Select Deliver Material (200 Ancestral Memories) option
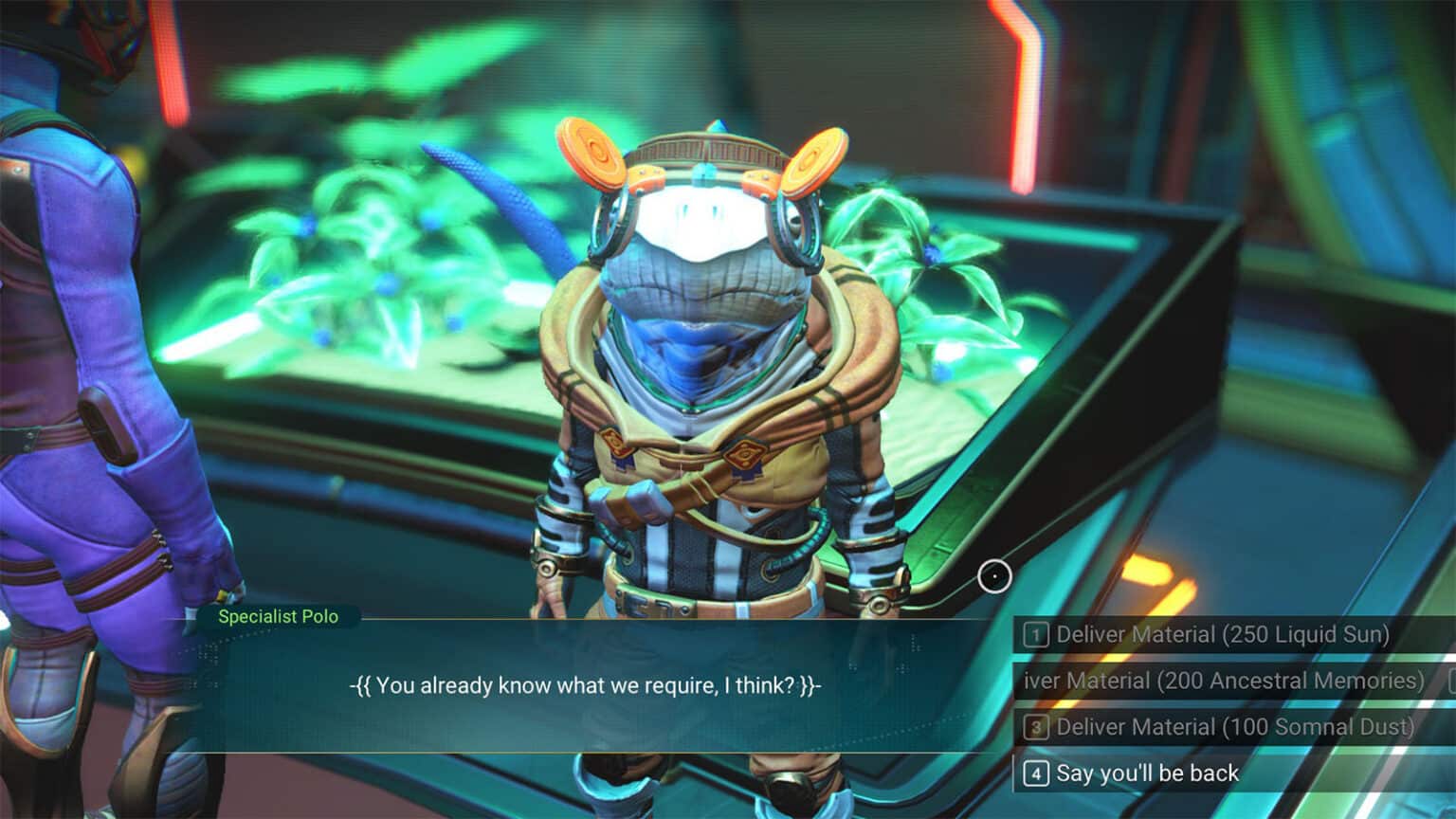The width and height of the screenshot is (1456, 819). pos(1223,681)
